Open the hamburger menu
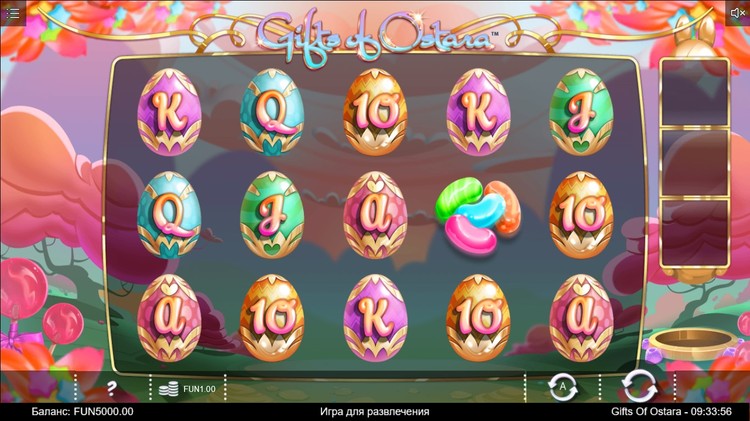This screenshot has width=750, height=421. [x=13, y=13]
